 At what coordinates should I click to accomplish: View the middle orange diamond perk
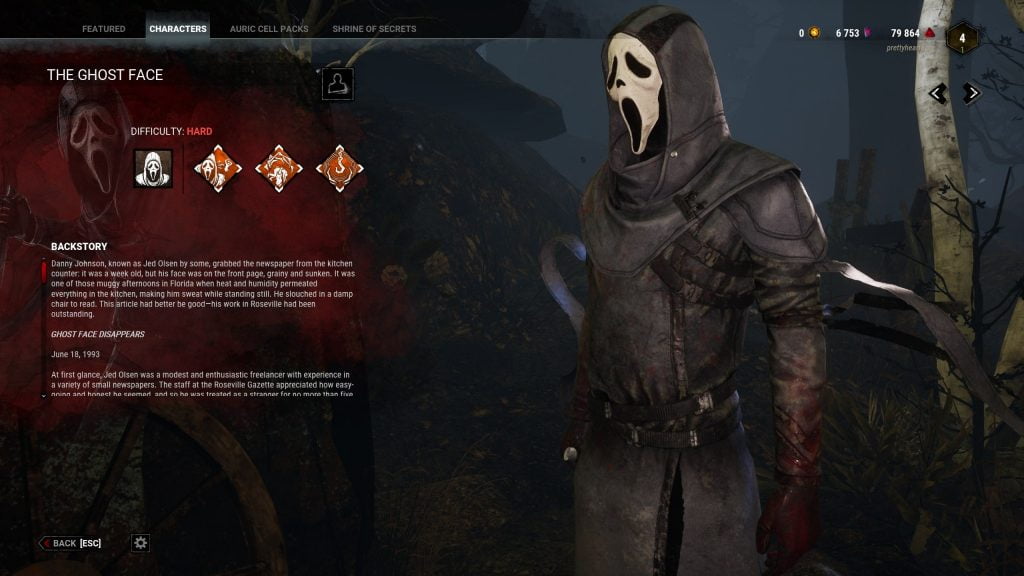tap(279, 169)
